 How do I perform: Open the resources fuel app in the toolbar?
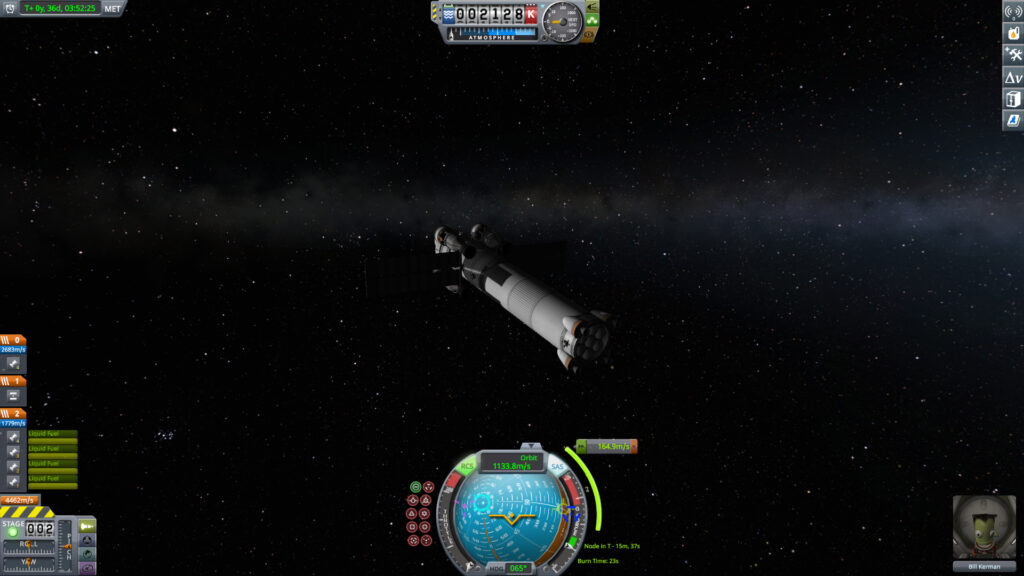click(1012, 33)
